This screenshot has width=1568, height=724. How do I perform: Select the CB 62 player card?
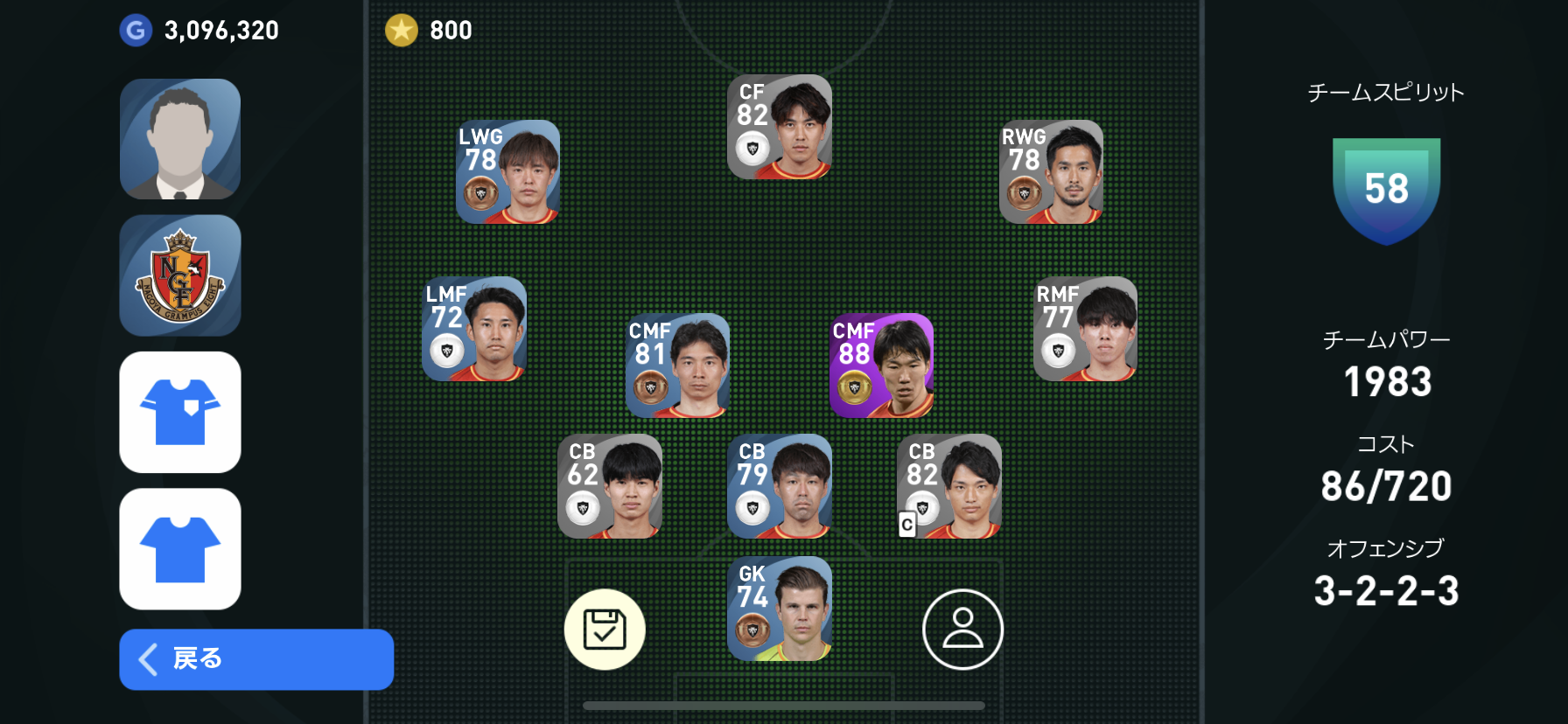[610, 486]
